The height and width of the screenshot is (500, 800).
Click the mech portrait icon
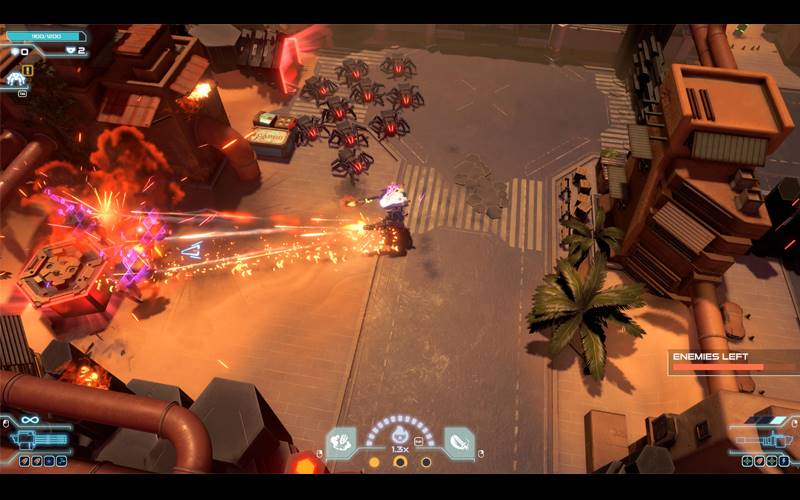[x=14, y=78]
